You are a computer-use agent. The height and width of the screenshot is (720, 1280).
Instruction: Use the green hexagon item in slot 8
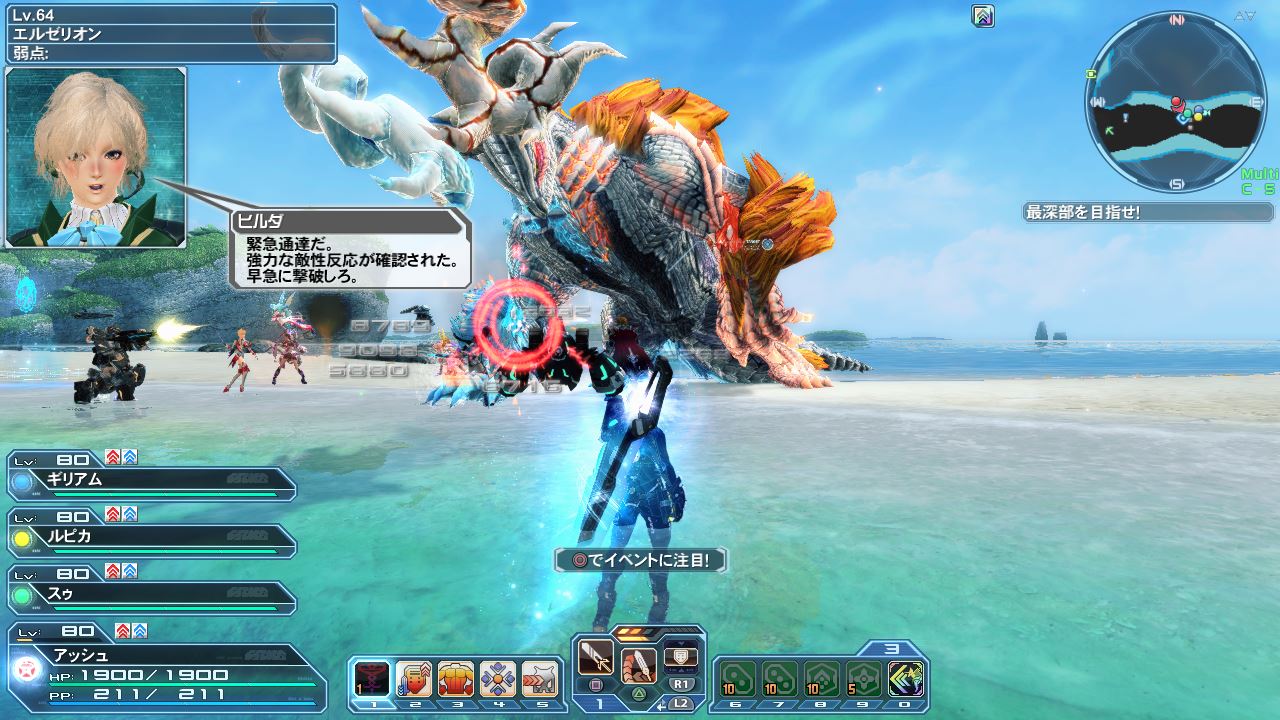click(822, 679)
